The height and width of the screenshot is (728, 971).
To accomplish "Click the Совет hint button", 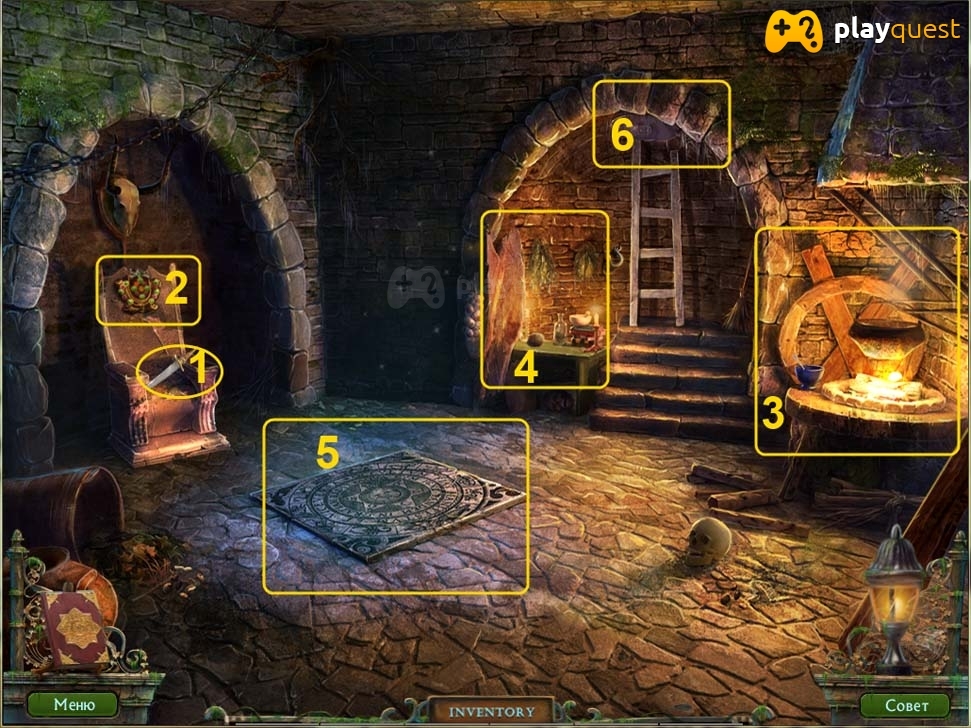I will (x=905, y=705).
